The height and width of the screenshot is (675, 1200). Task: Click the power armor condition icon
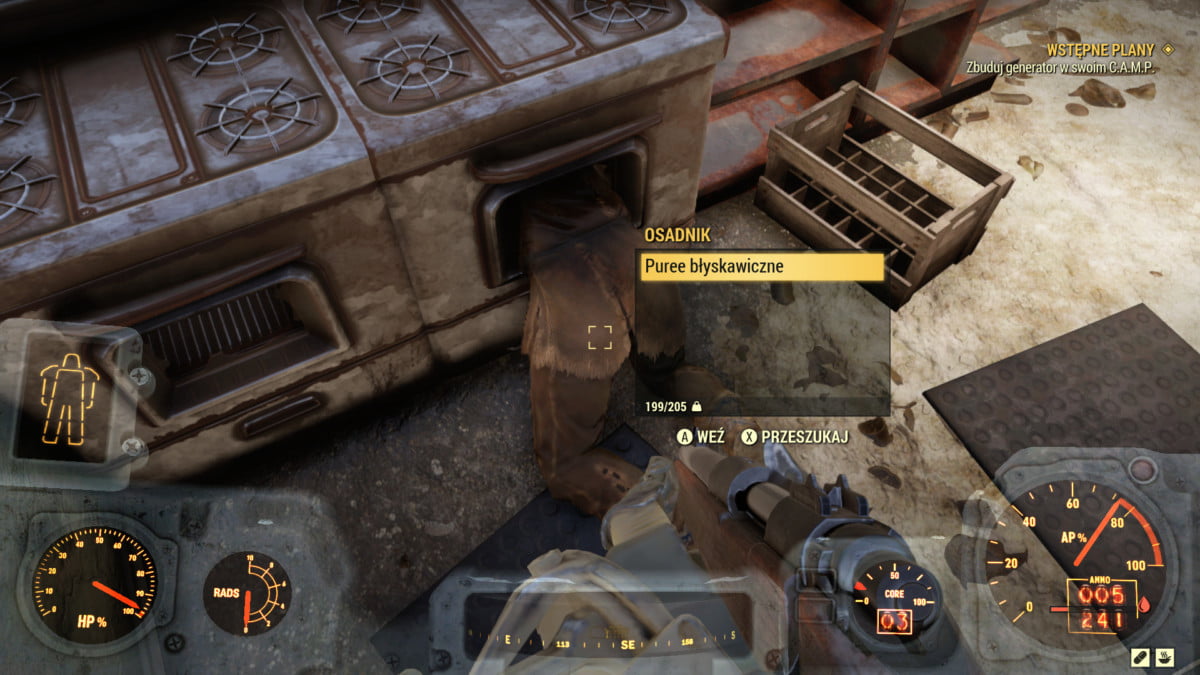pyautogui.click(x=69, y=397)
